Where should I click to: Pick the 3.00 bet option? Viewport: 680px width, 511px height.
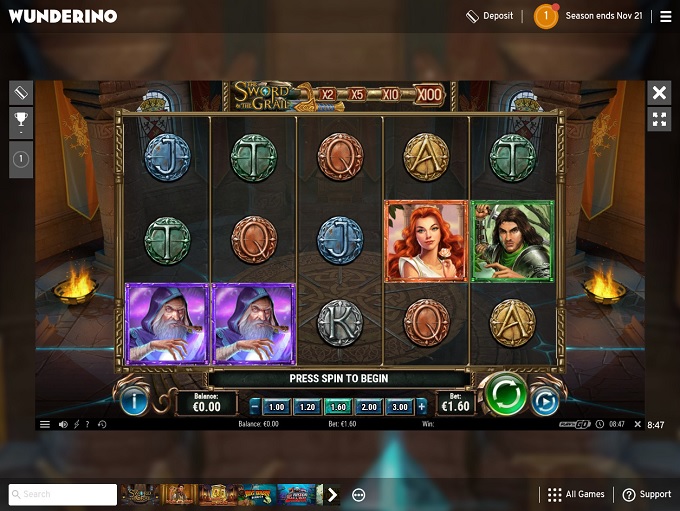400,407
